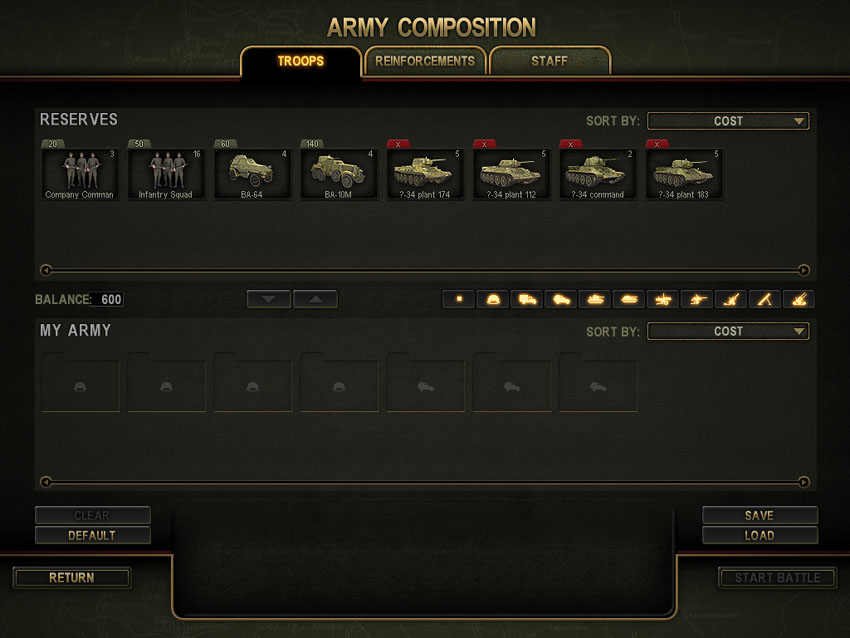Open the Staff tab
850x638 pixels.
point(549,61)
